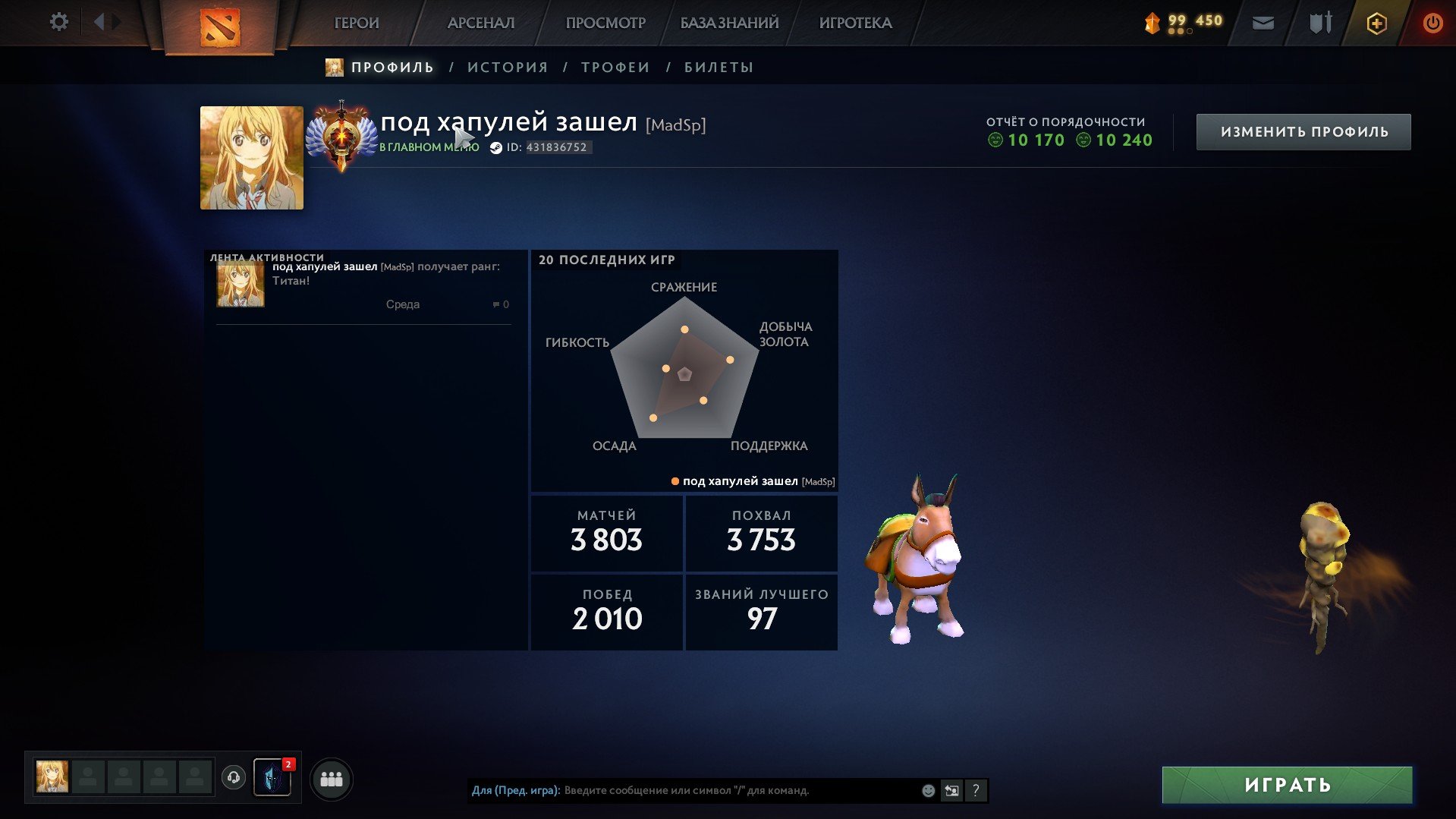
Task: Open the settings gear icon
Action: click(58, 22)
